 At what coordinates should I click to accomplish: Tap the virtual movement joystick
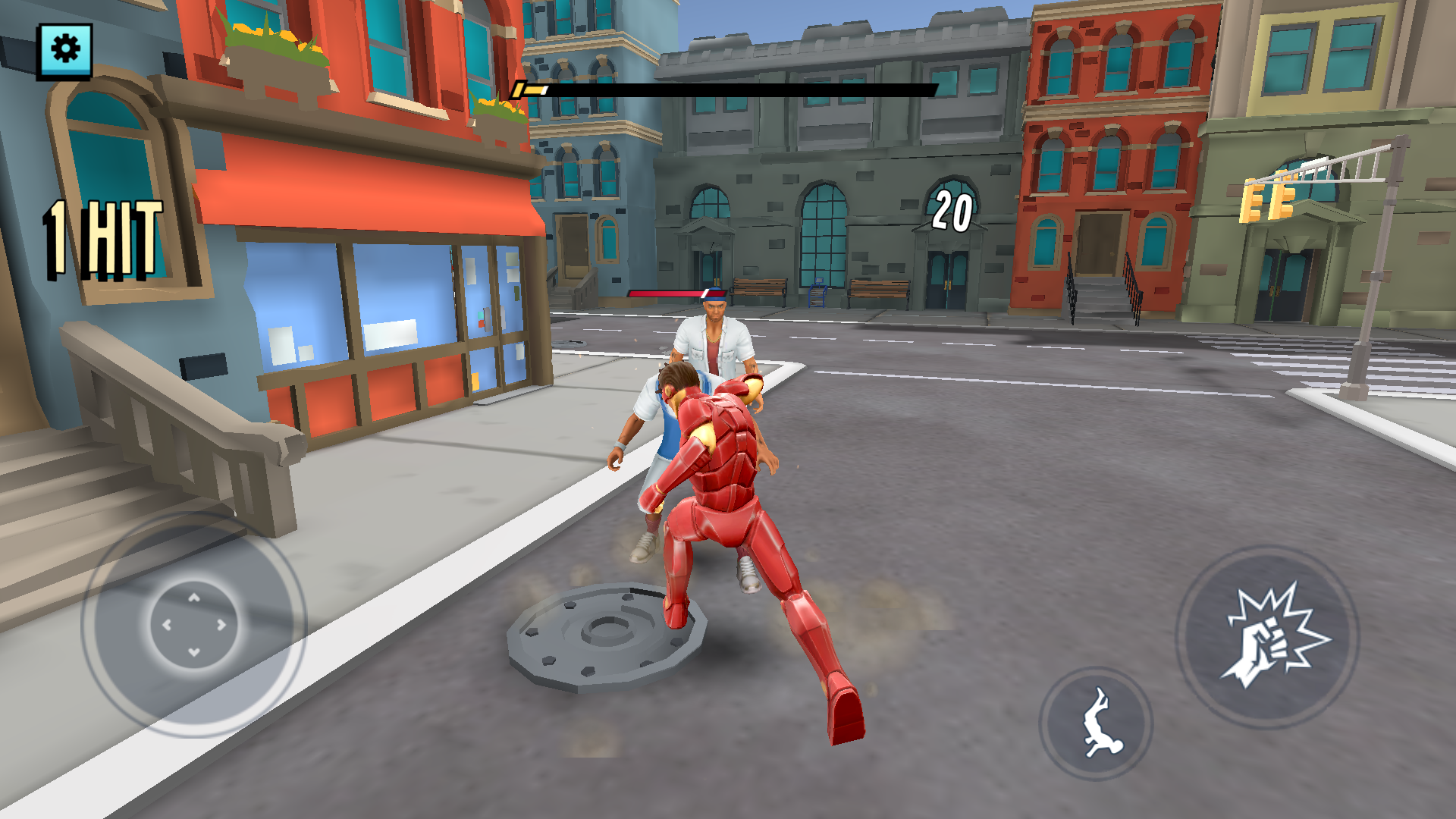[194, 625]
